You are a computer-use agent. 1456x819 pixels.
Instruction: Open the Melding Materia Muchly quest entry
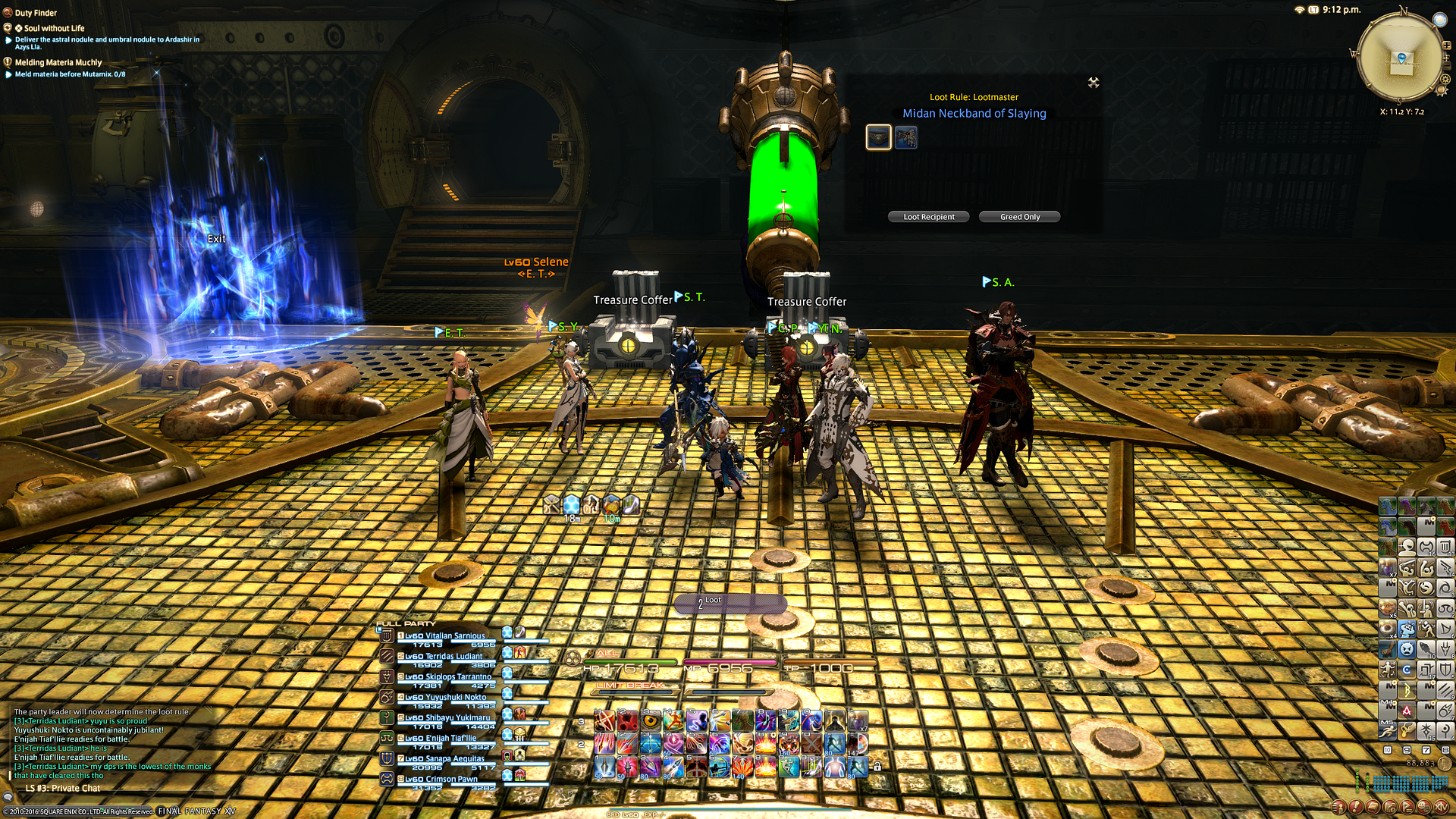(x=58, y=62)
